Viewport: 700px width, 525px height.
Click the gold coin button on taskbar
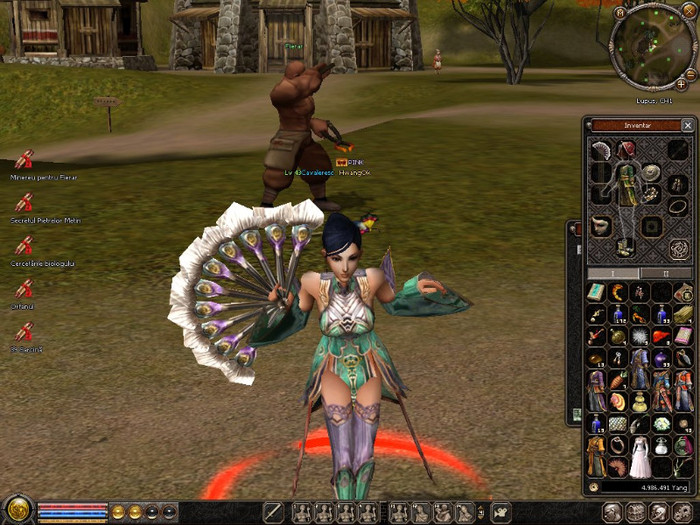pyautogui.click(x=118, y=512)
